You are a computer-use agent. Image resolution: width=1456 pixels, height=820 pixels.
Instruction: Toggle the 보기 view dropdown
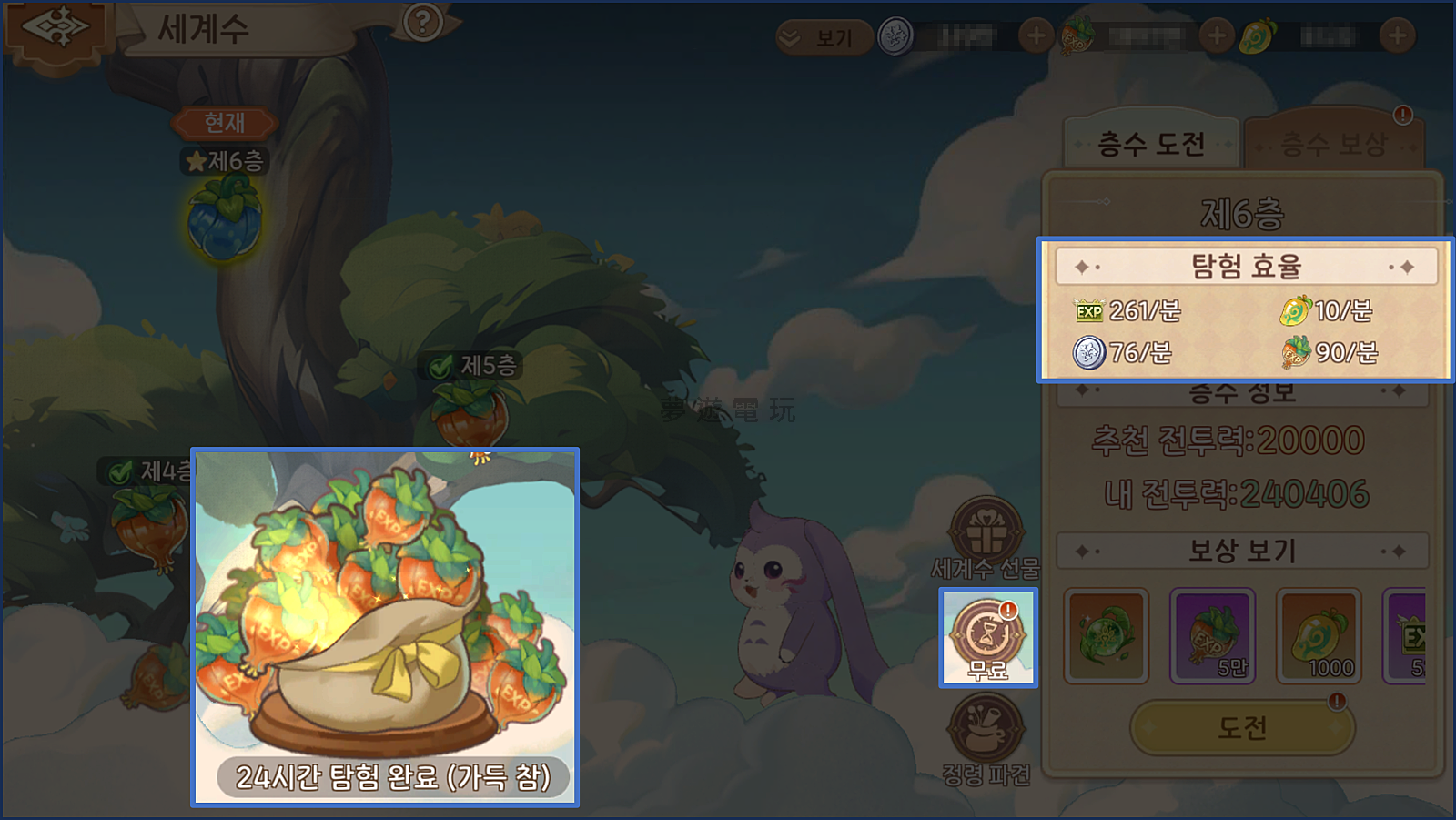coord(822,37)
